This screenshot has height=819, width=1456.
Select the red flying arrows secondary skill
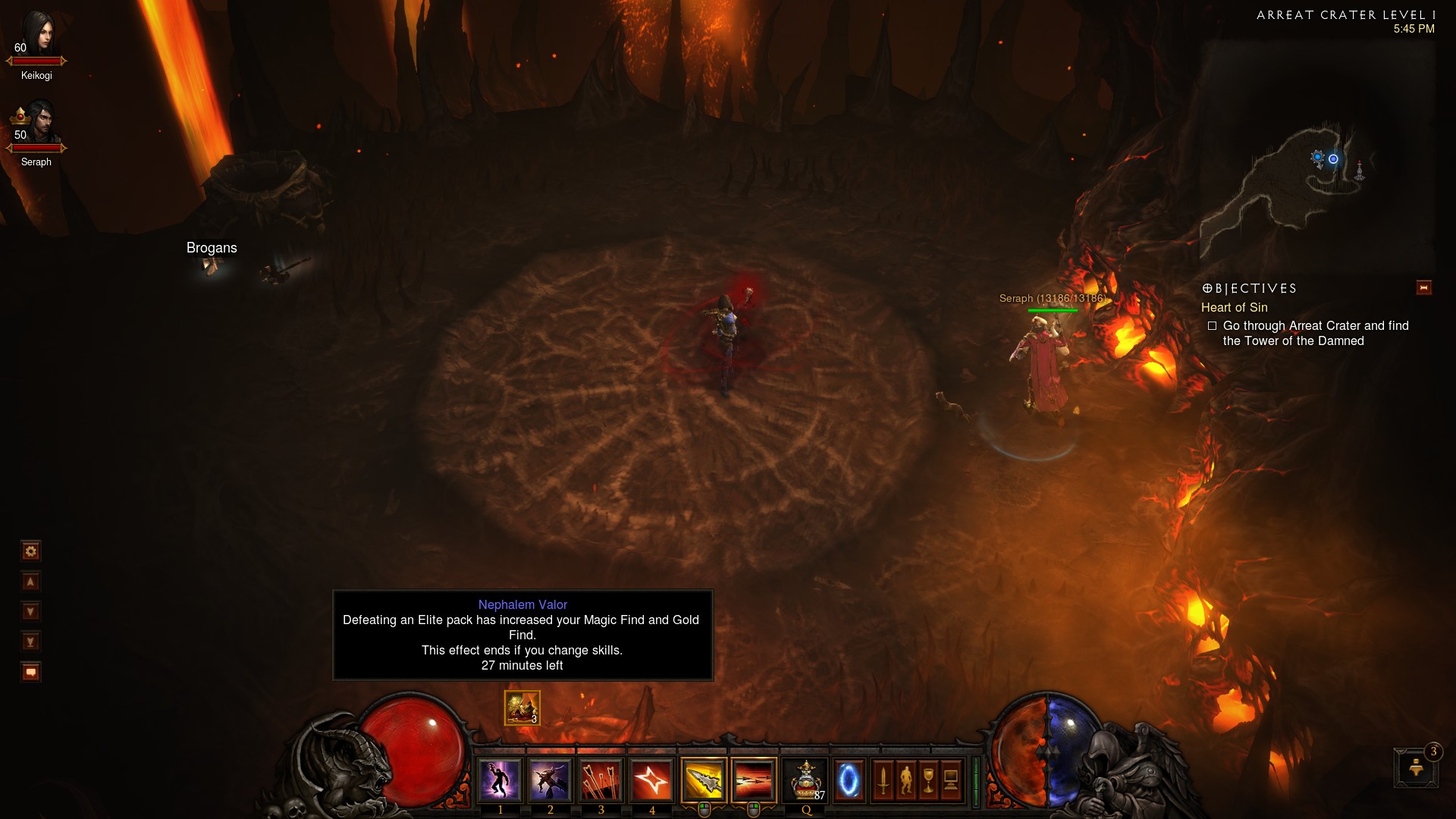point(754,780)
